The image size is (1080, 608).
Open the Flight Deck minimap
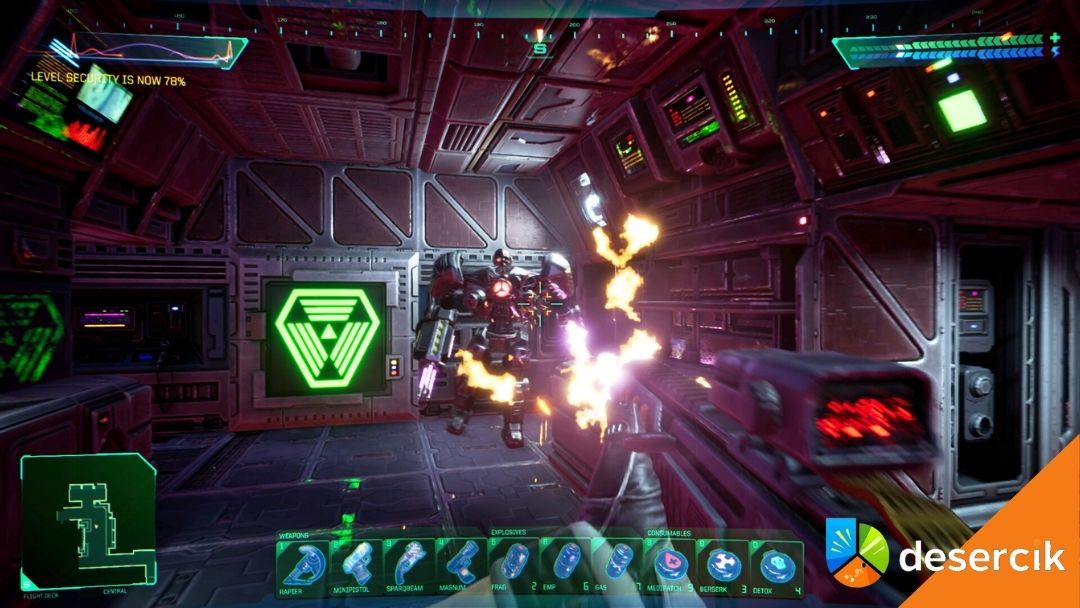pos(88,522)
